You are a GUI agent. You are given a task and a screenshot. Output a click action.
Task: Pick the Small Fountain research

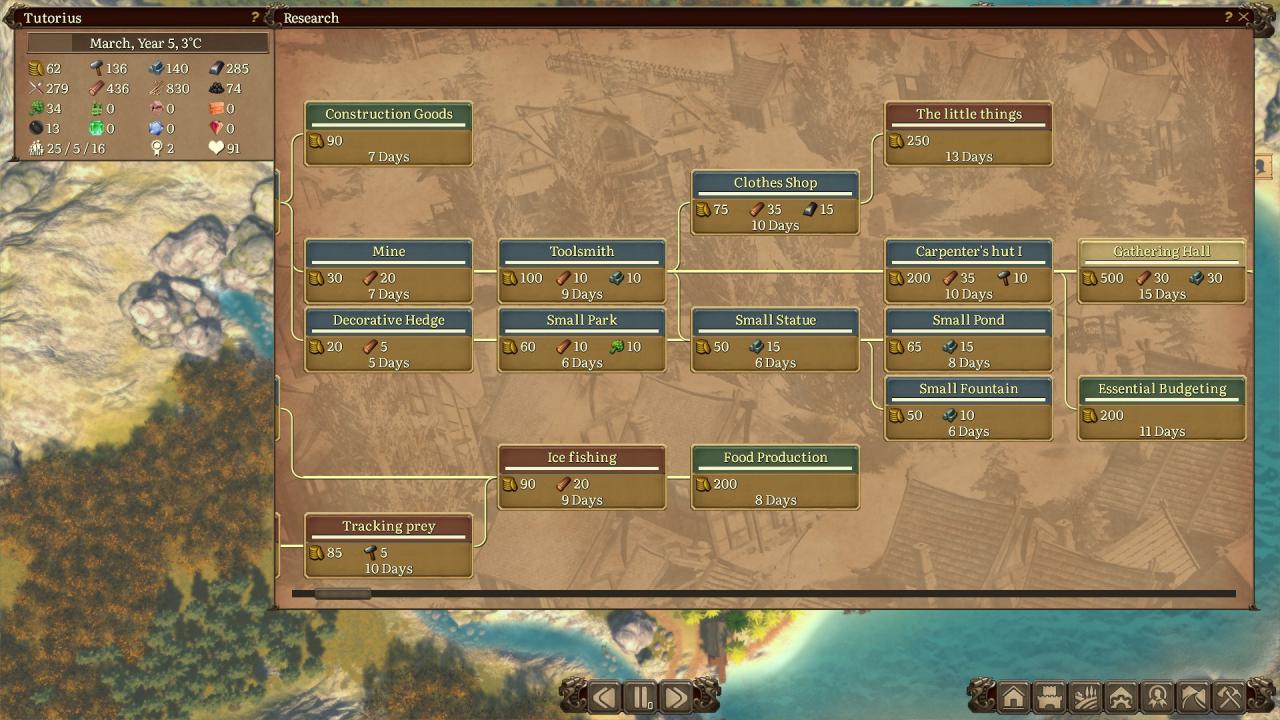pos(968,408)
